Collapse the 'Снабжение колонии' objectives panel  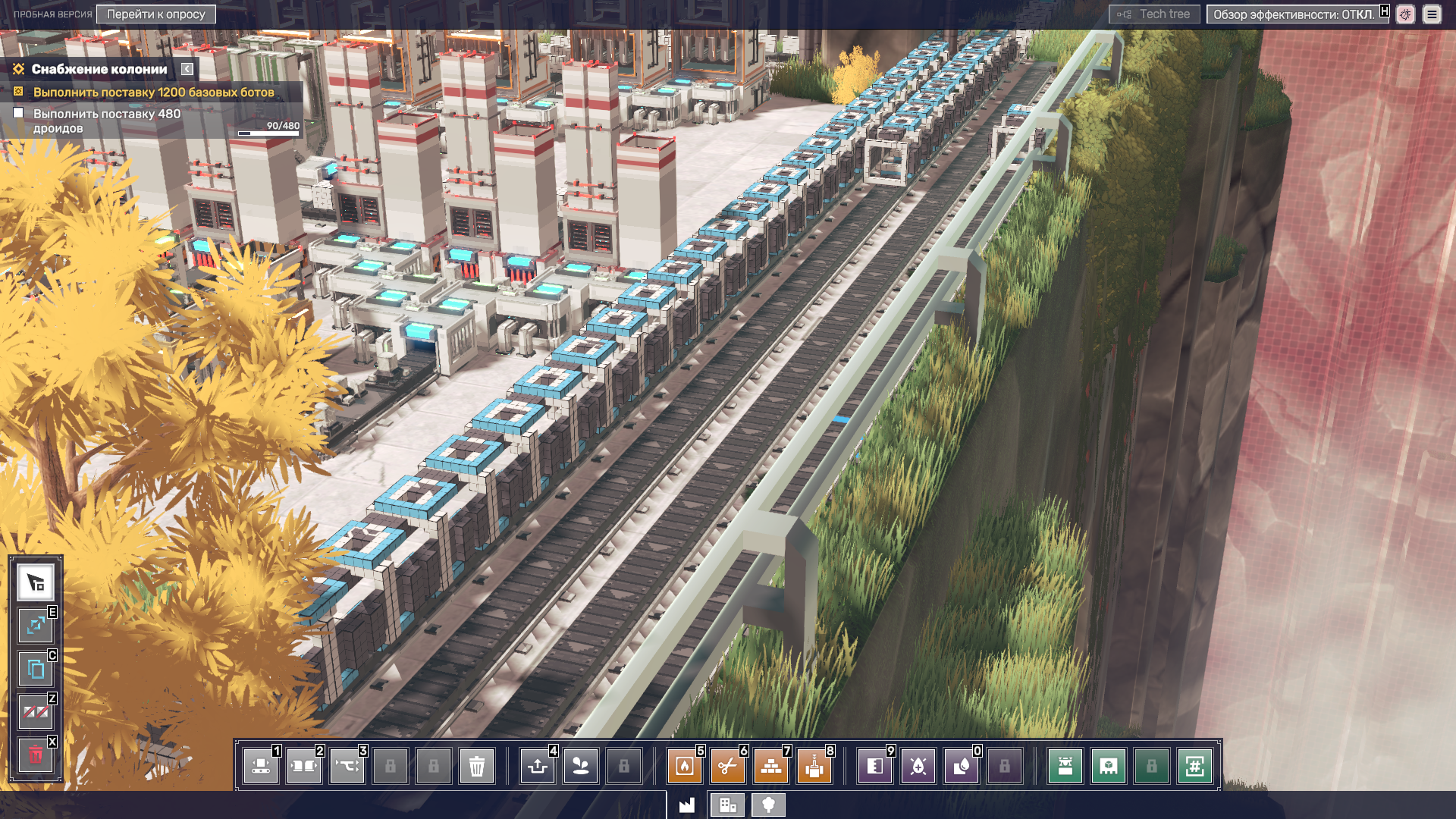coord(187,69)
